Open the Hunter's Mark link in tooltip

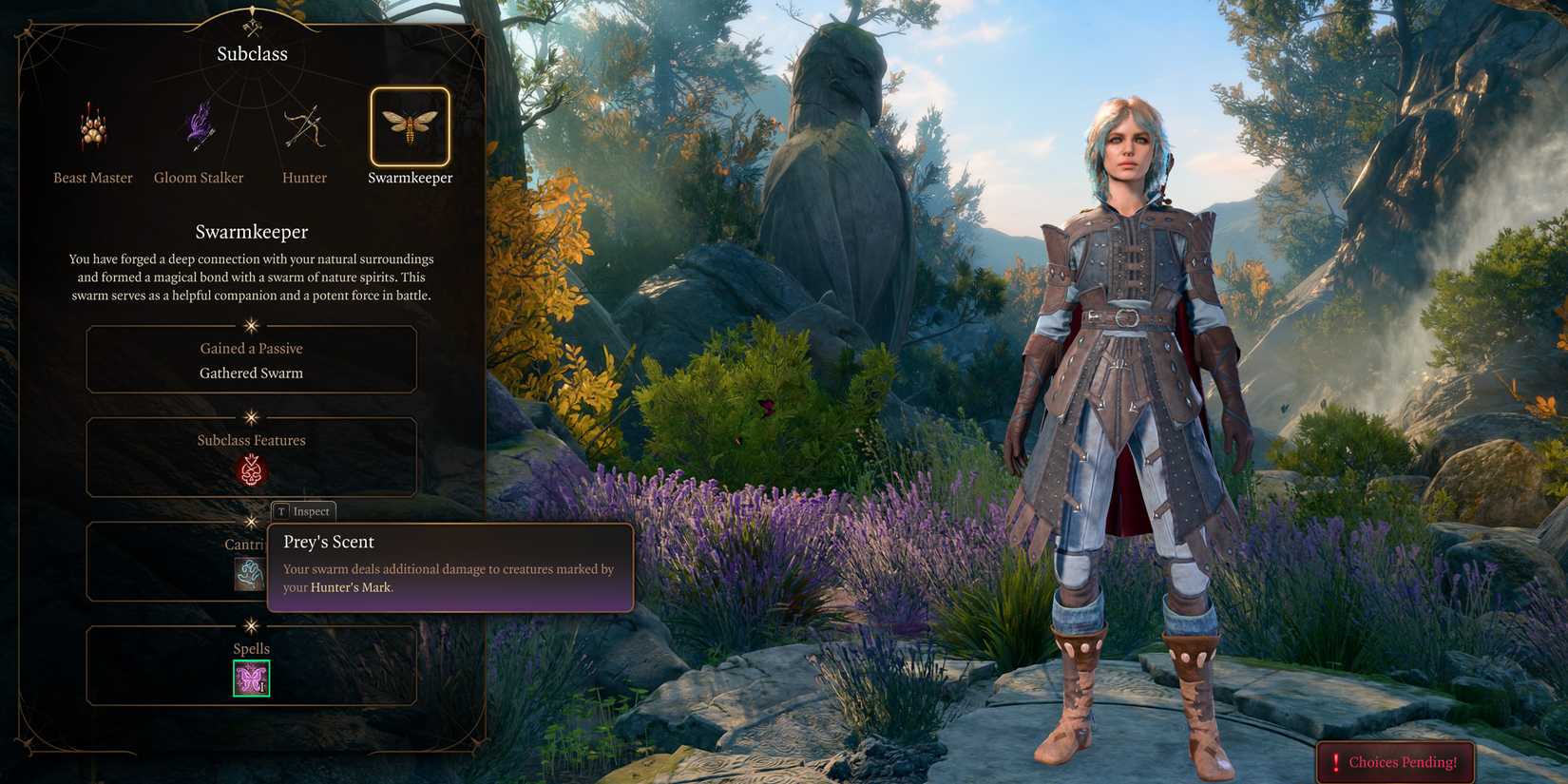tap(353, 587)
